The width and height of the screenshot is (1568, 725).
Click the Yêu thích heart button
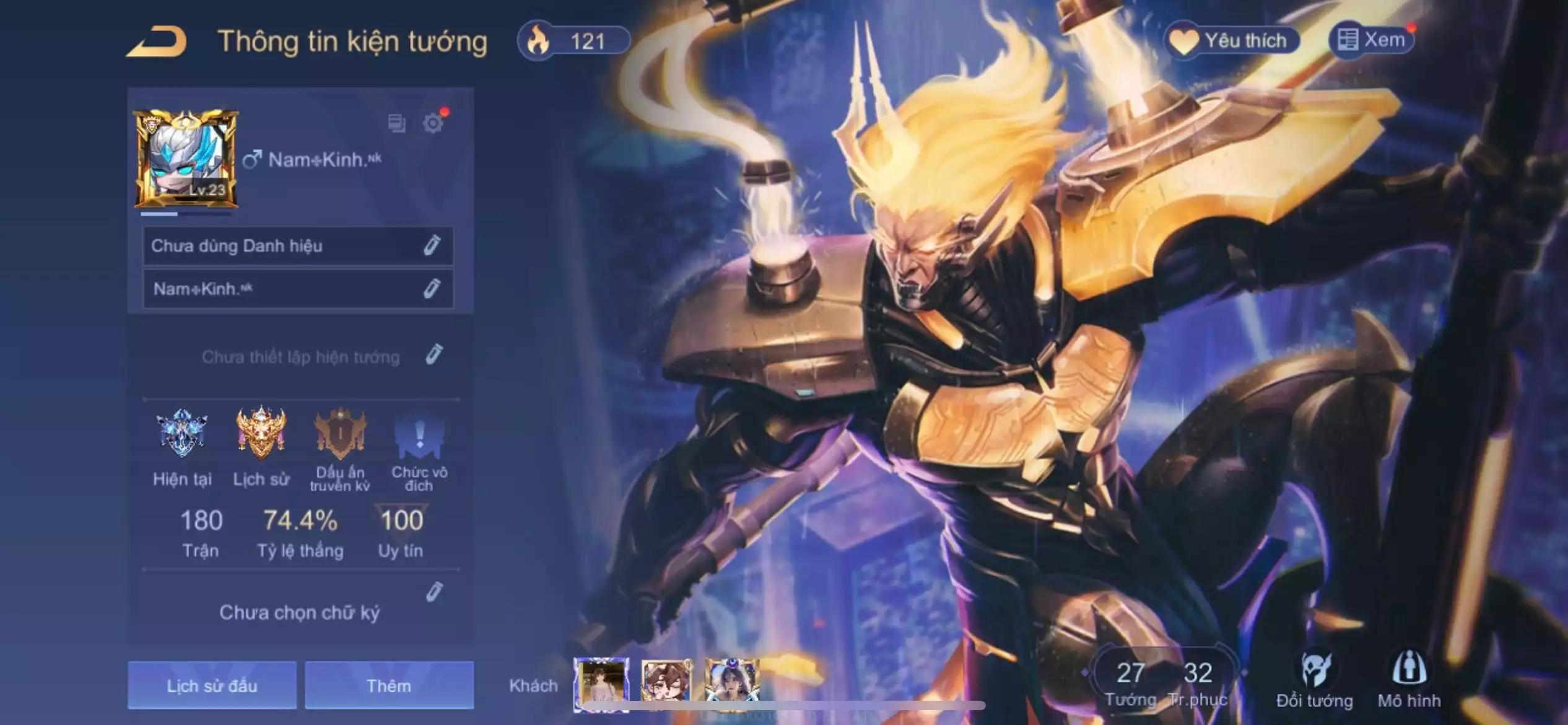click(1232, 41)
